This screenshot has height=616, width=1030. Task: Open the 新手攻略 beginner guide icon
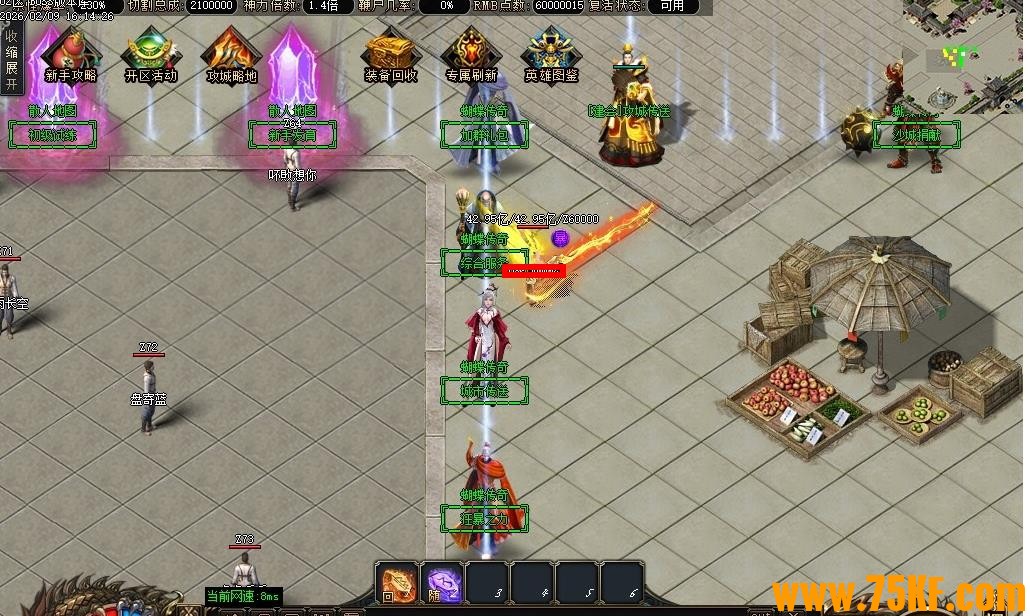[x=71, y=56]
